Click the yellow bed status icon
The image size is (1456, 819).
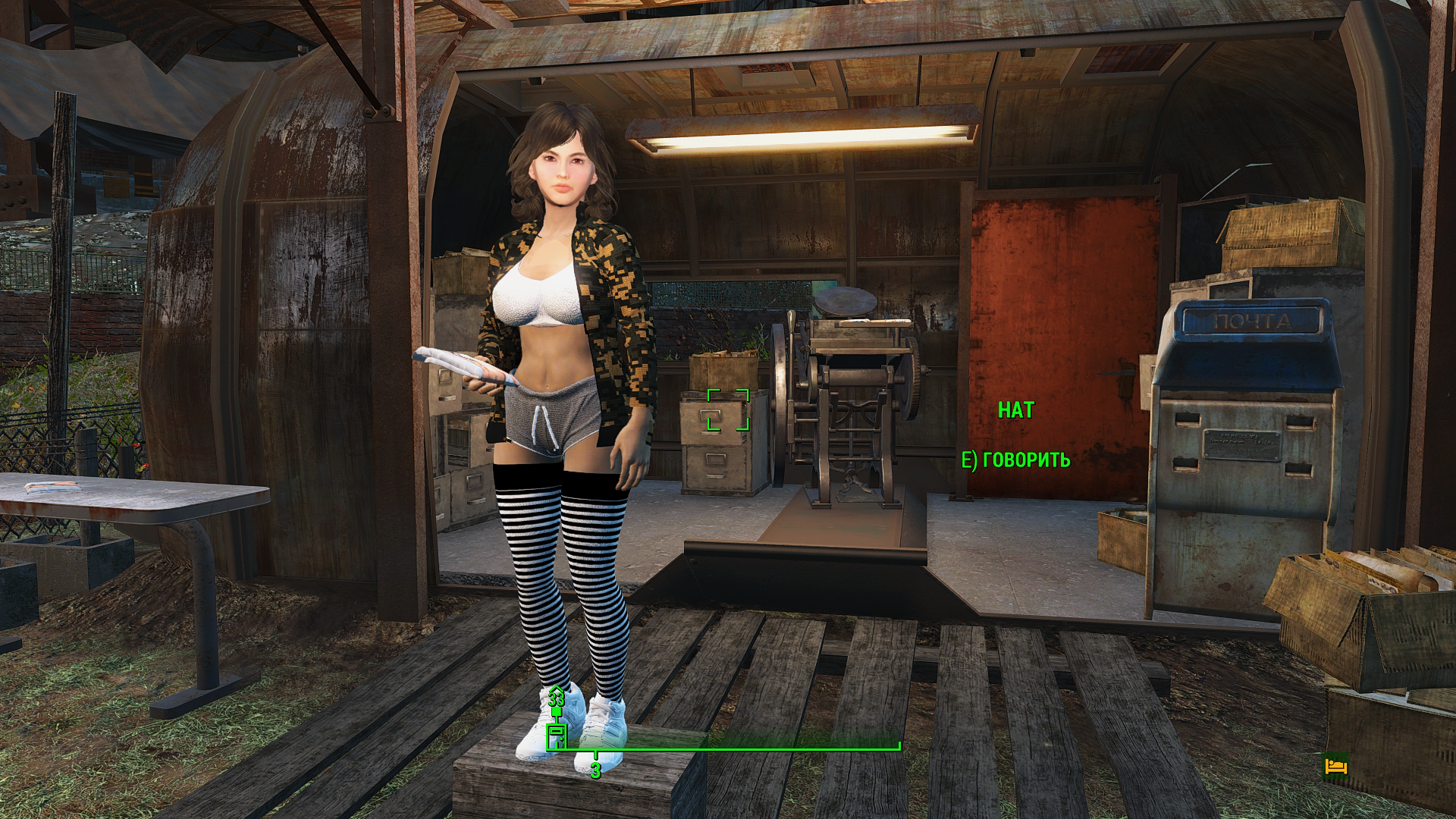point(1335,767)
